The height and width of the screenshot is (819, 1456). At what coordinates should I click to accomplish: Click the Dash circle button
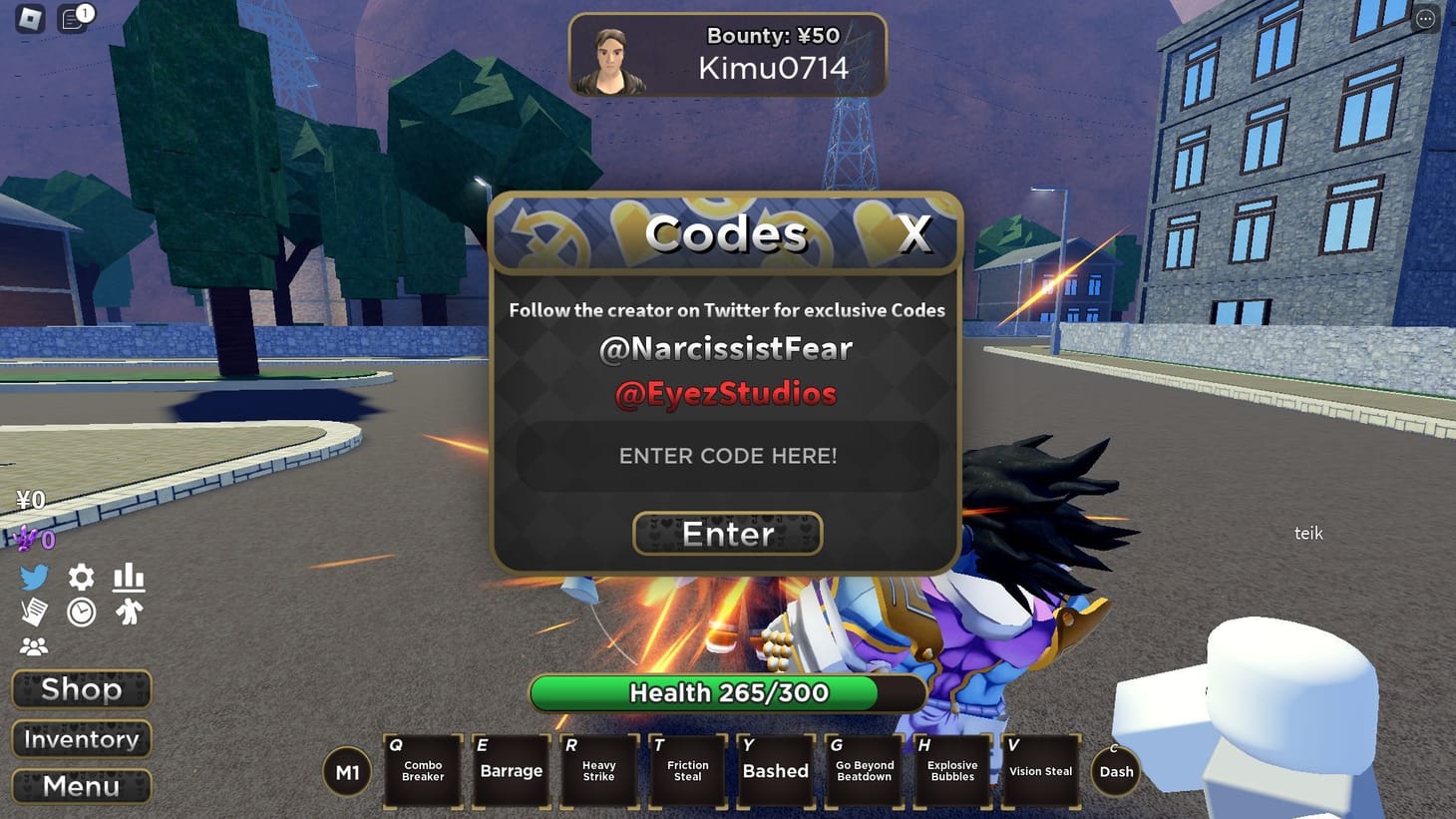pos(1115,770)
